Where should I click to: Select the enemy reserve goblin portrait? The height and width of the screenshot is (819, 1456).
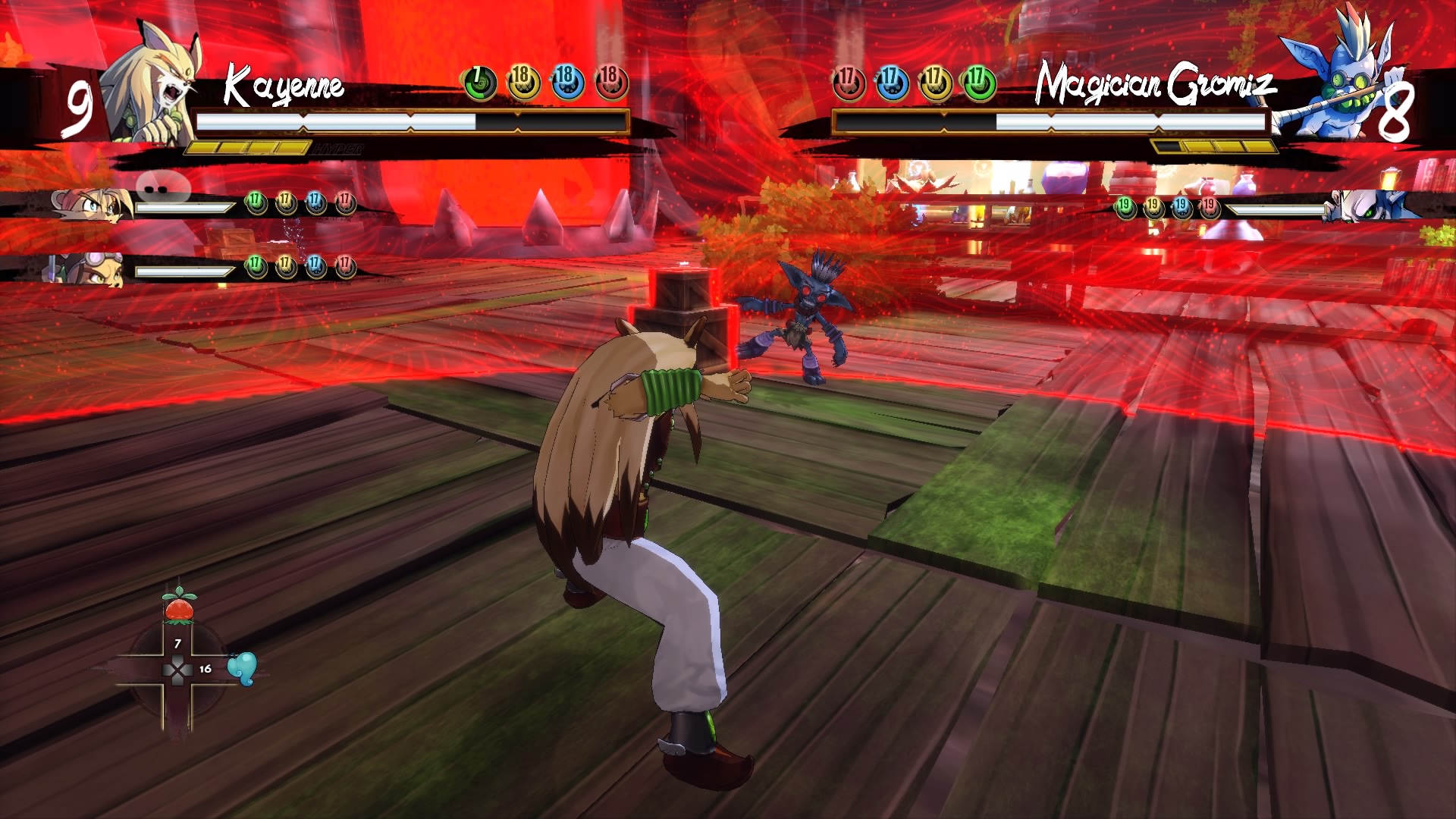click(1365, 206)
